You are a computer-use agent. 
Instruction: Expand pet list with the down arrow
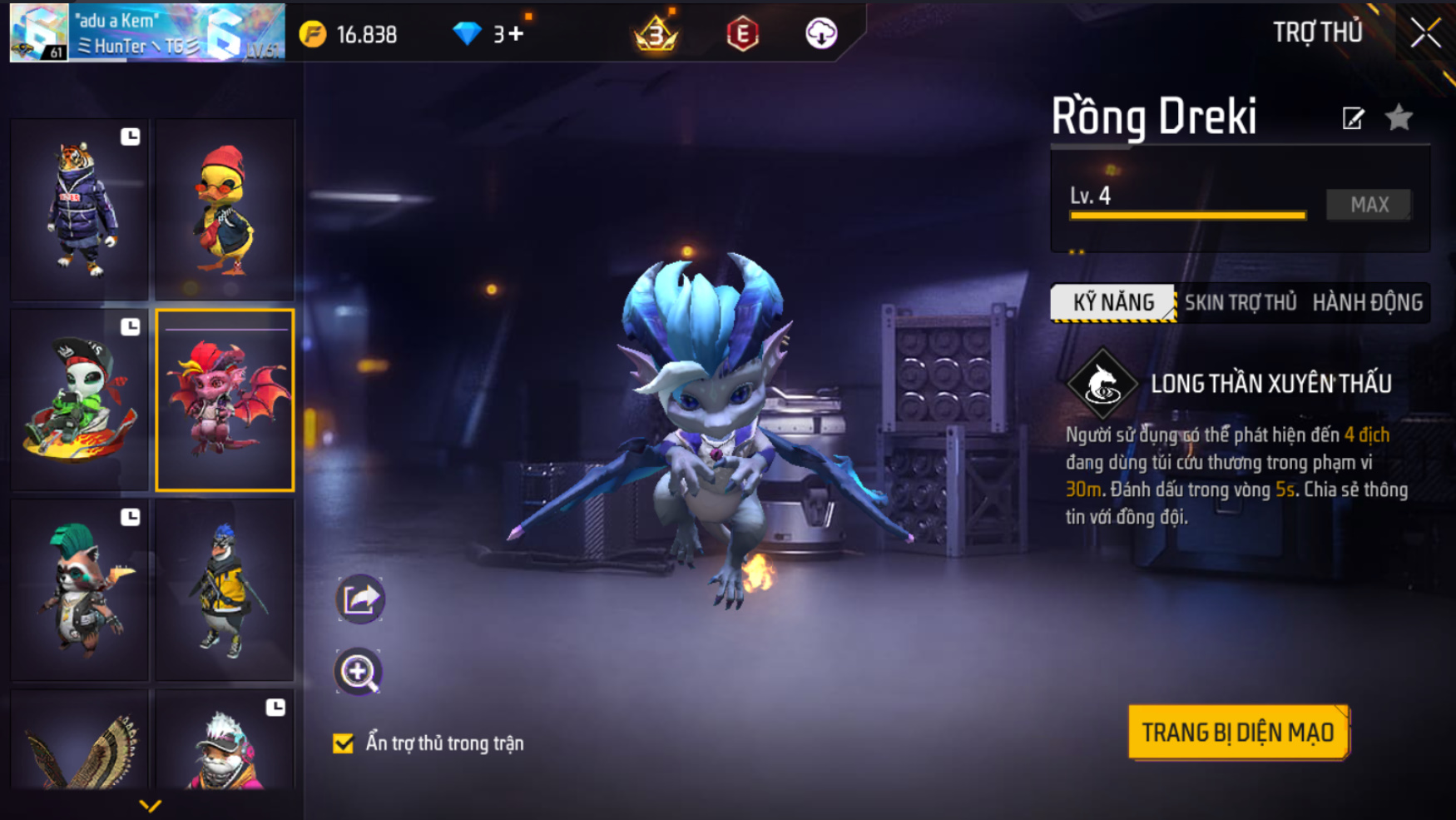pyautogui.click(x=150, y=805)
